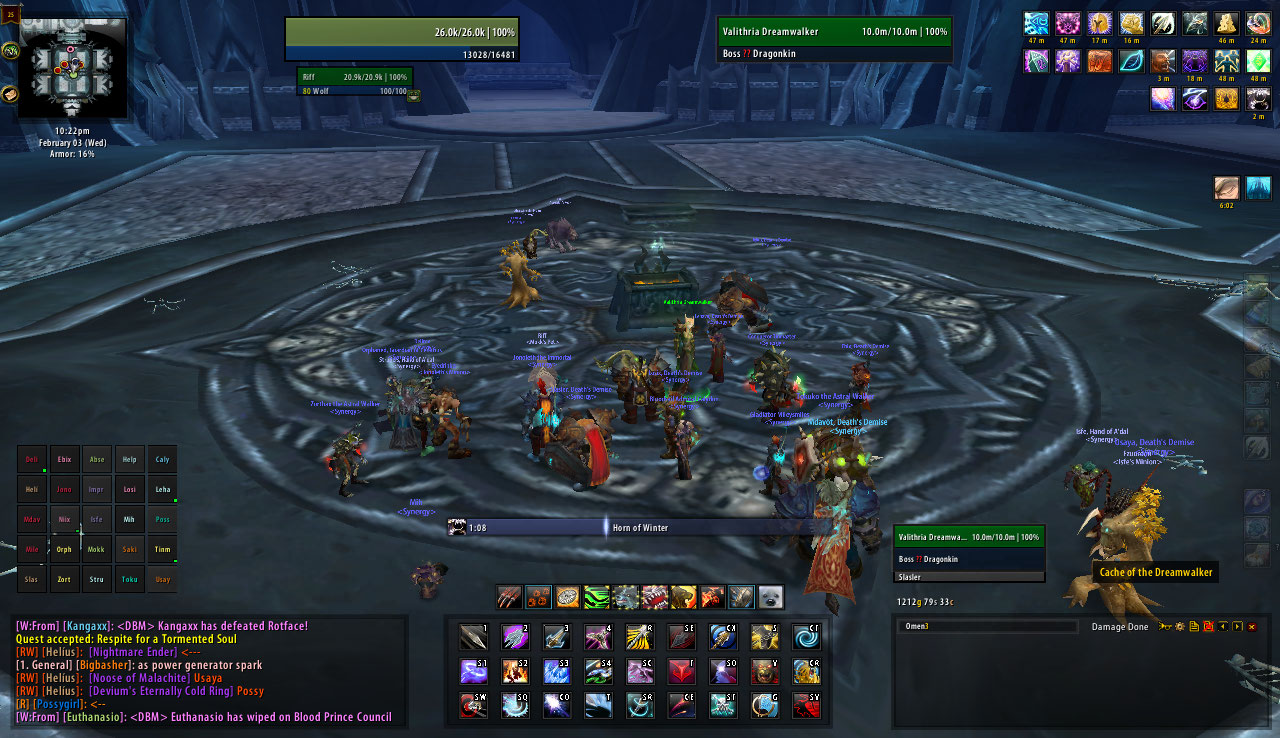Target raid member Orph in raid frames
Image resolution: width=1280 pixels, height=738 pixels.
[x=64, y=549]
